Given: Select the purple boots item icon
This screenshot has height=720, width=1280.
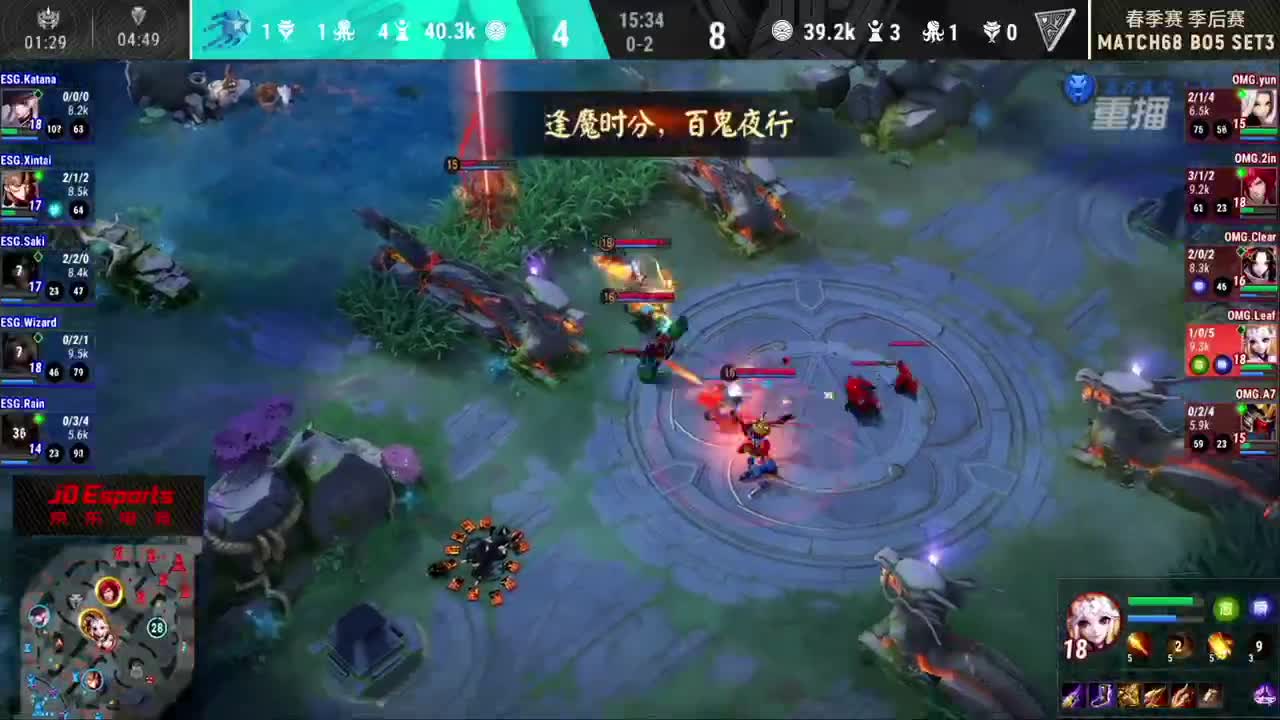Looking at the screenshot, I should (1100, 695).
